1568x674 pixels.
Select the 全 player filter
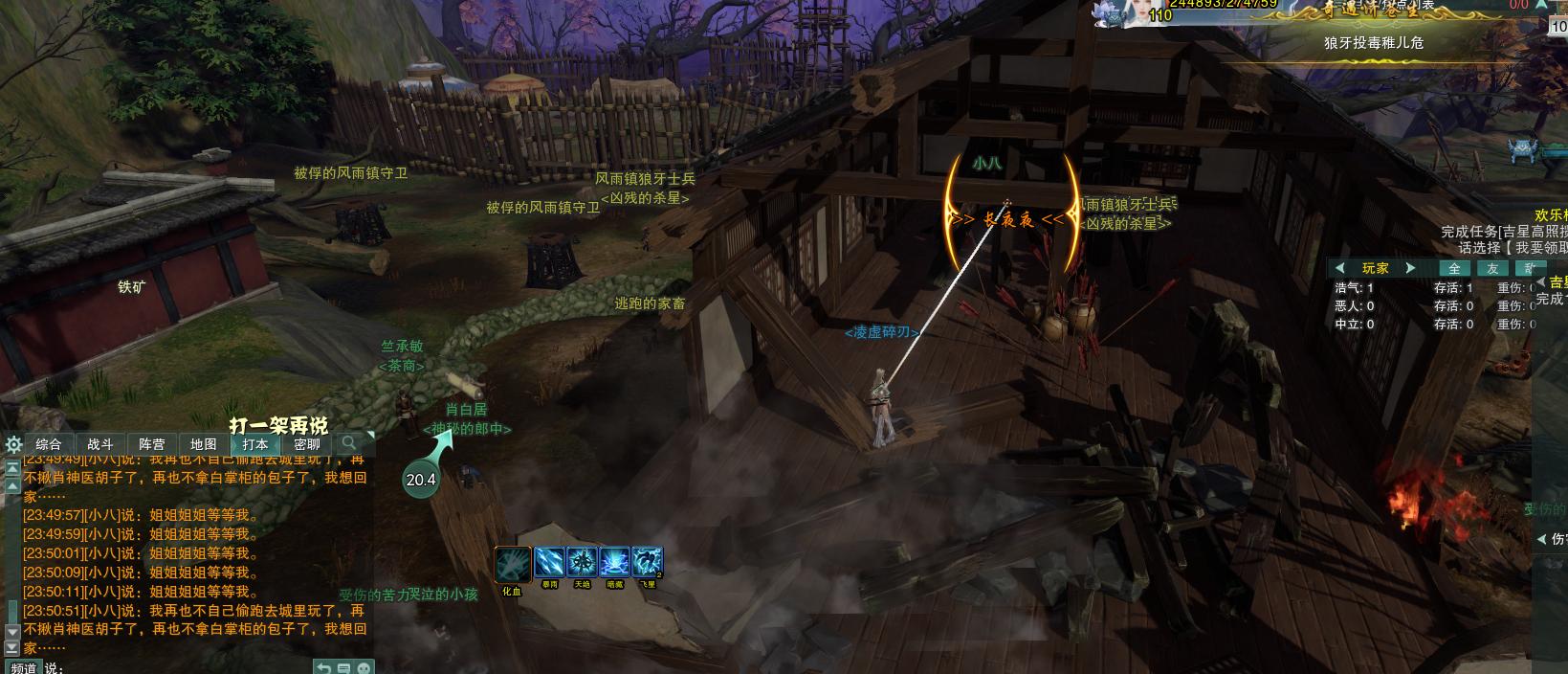click(1454, 269)
